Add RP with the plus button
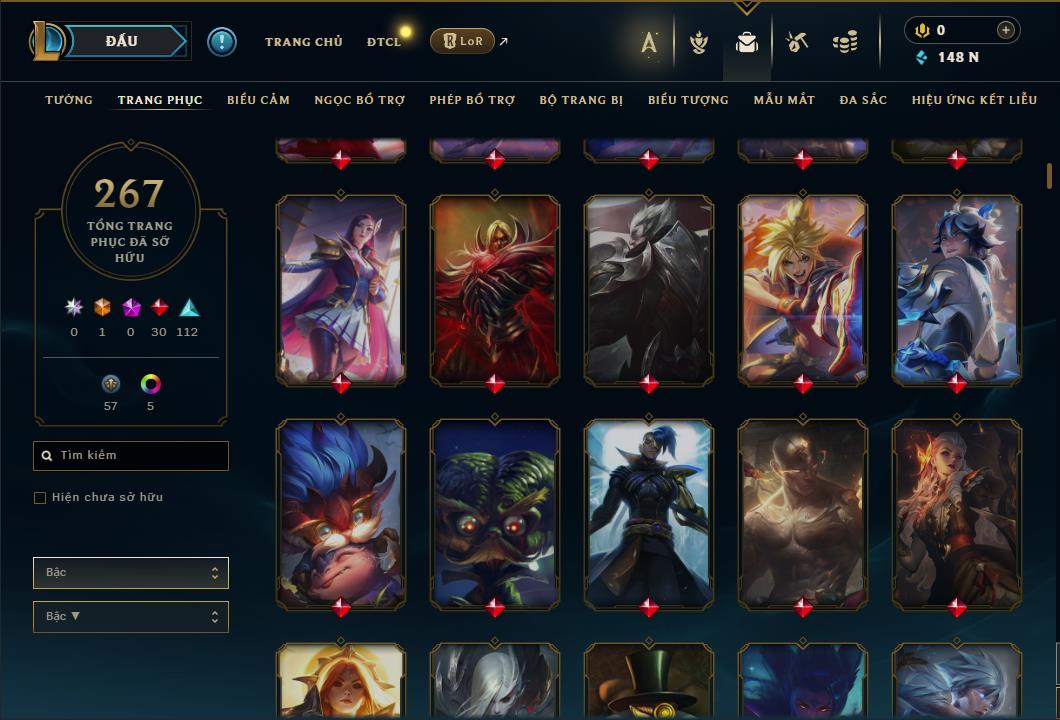The image size is (1060, 720). pyautogui.click(x=1005, y=30)
